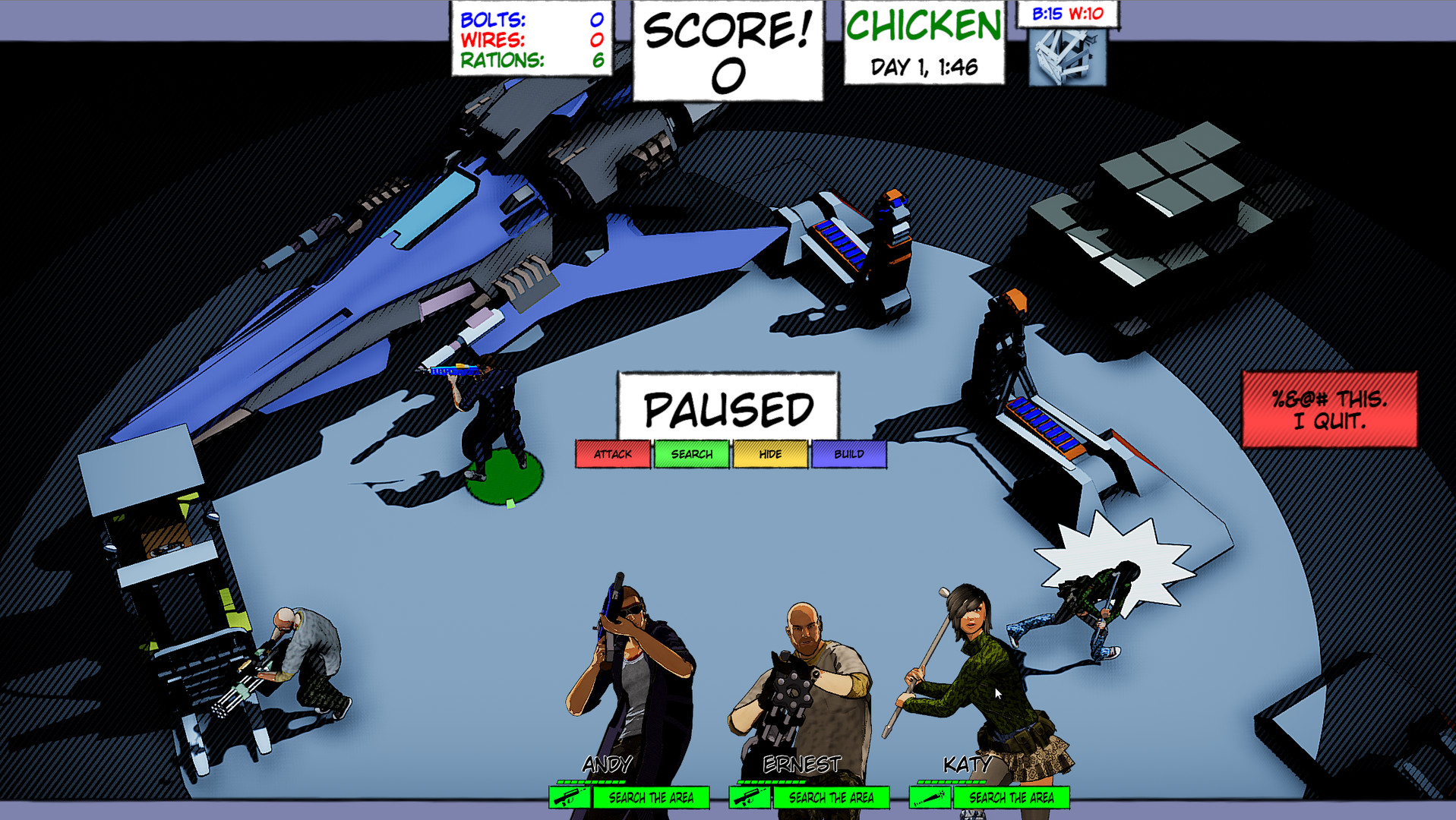This screenshot has width=1456, height=820.
Task: Expand Katy's SEARCH THE AREA order
Action: coord(1010,797)
